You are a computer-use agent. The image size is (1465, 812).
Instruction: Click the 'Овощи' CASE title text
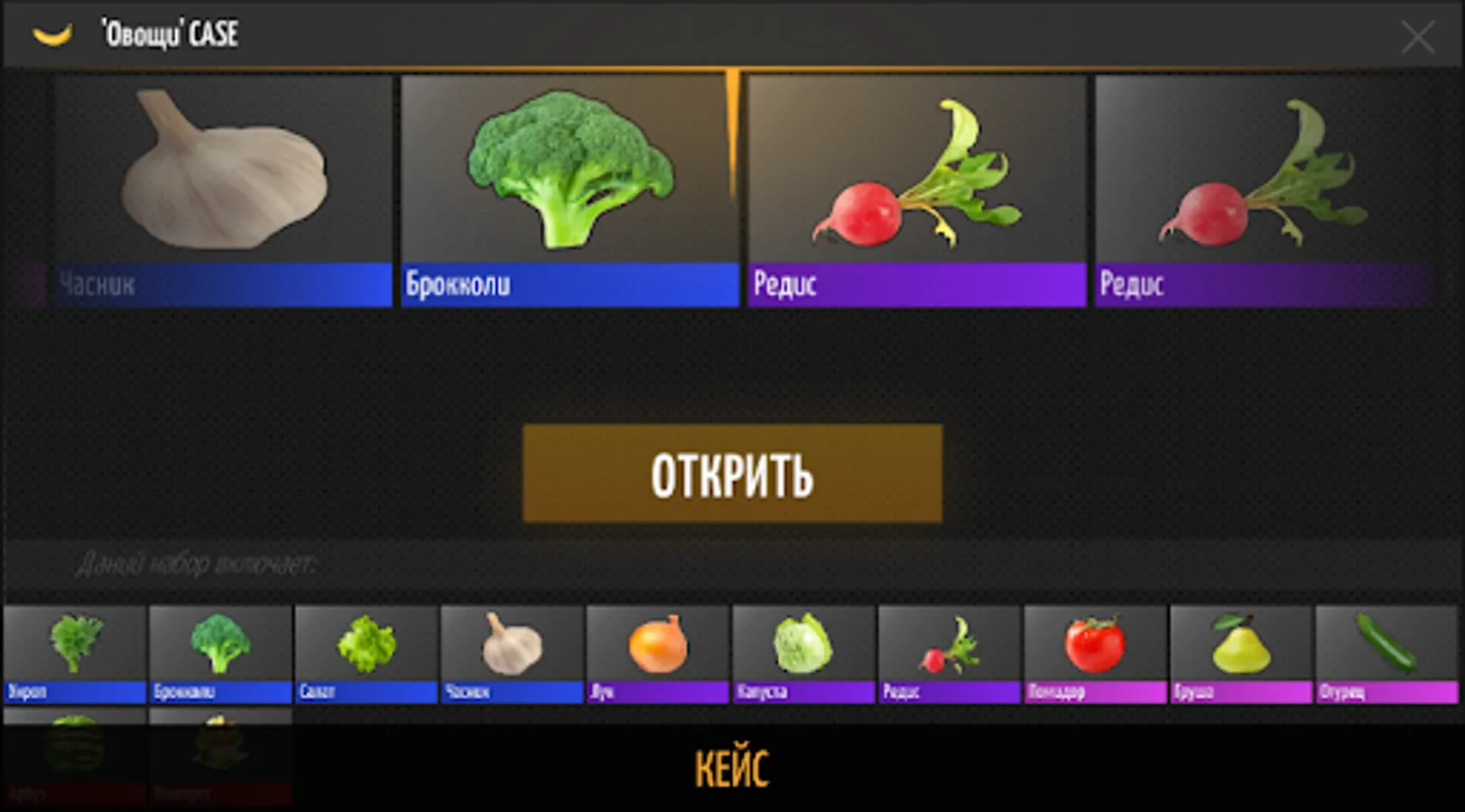pos(168,33)
